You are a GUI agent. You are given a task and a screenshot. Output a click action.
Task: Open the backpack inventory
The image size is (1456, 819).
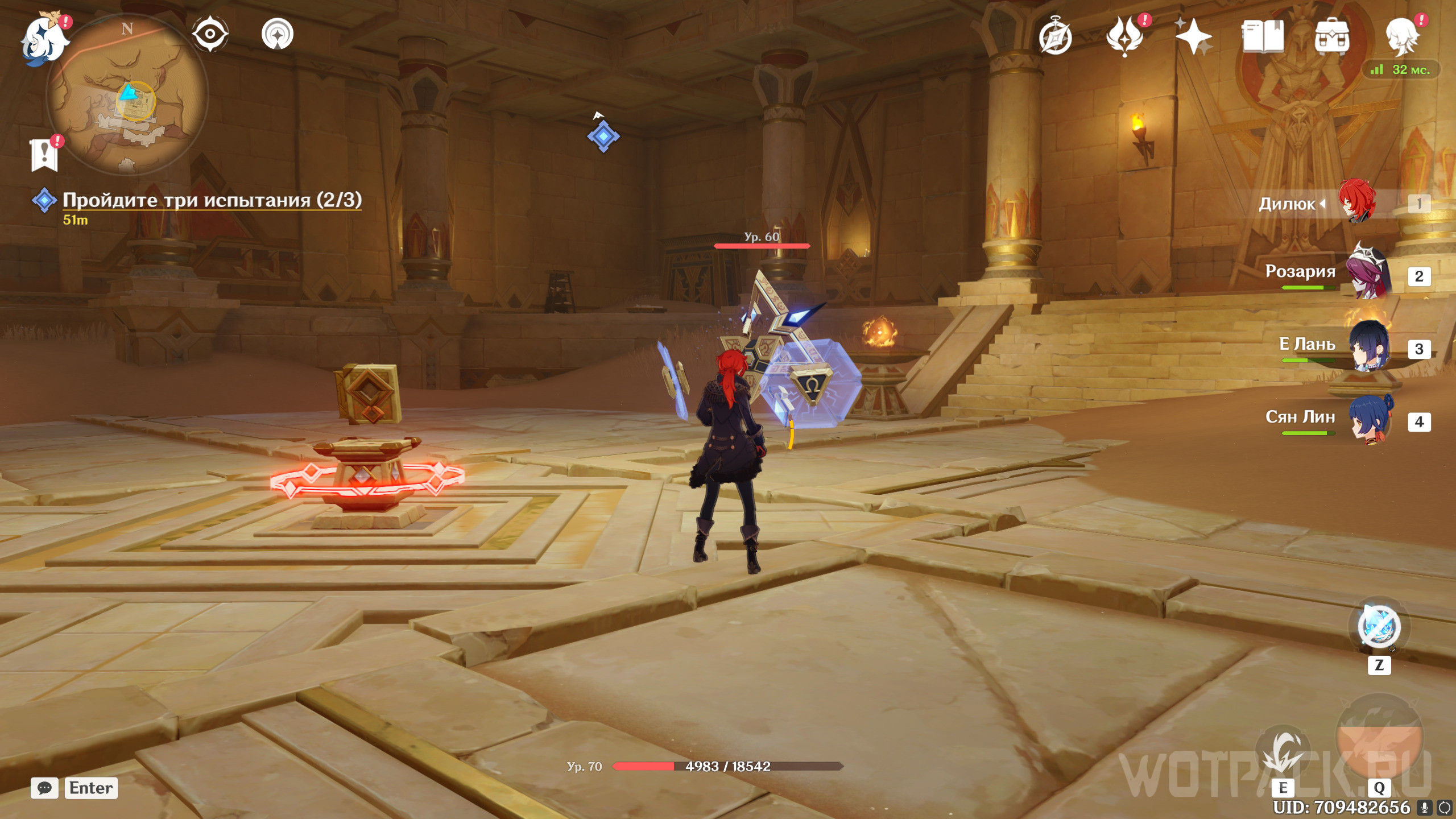coord(1331,36)
